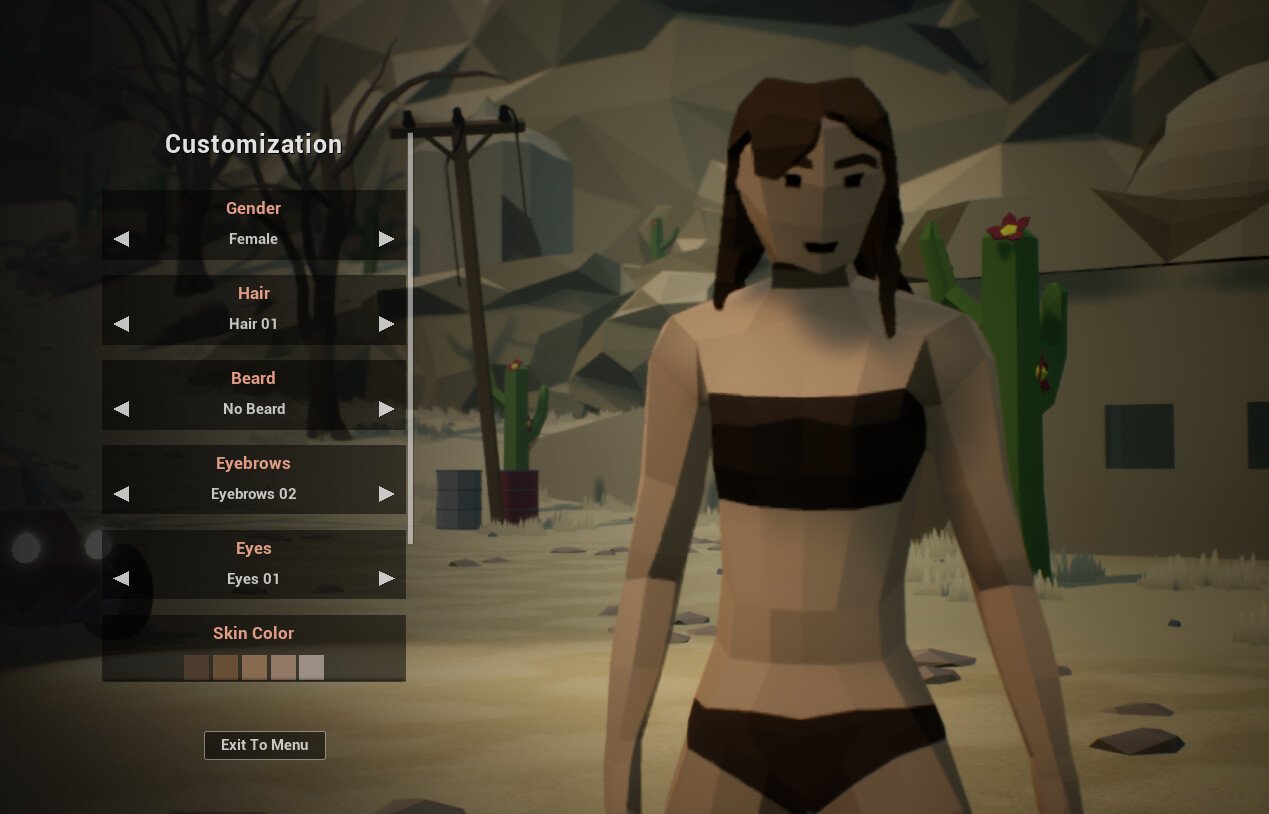Click the customization panel scrollbar

(410, 338)
